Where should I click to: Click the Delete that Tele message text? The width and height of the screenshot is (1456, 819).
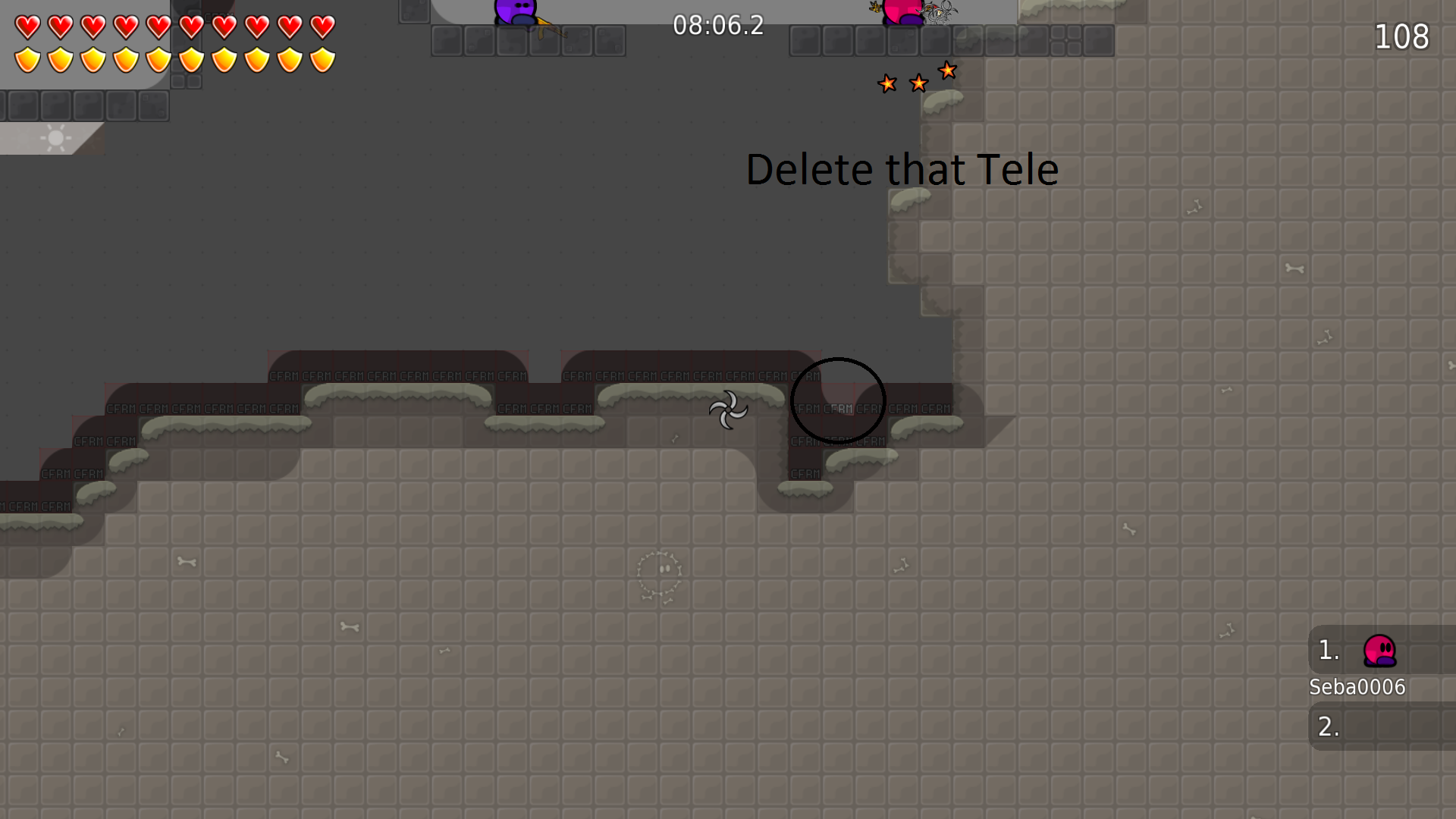(x=902, y=169)
